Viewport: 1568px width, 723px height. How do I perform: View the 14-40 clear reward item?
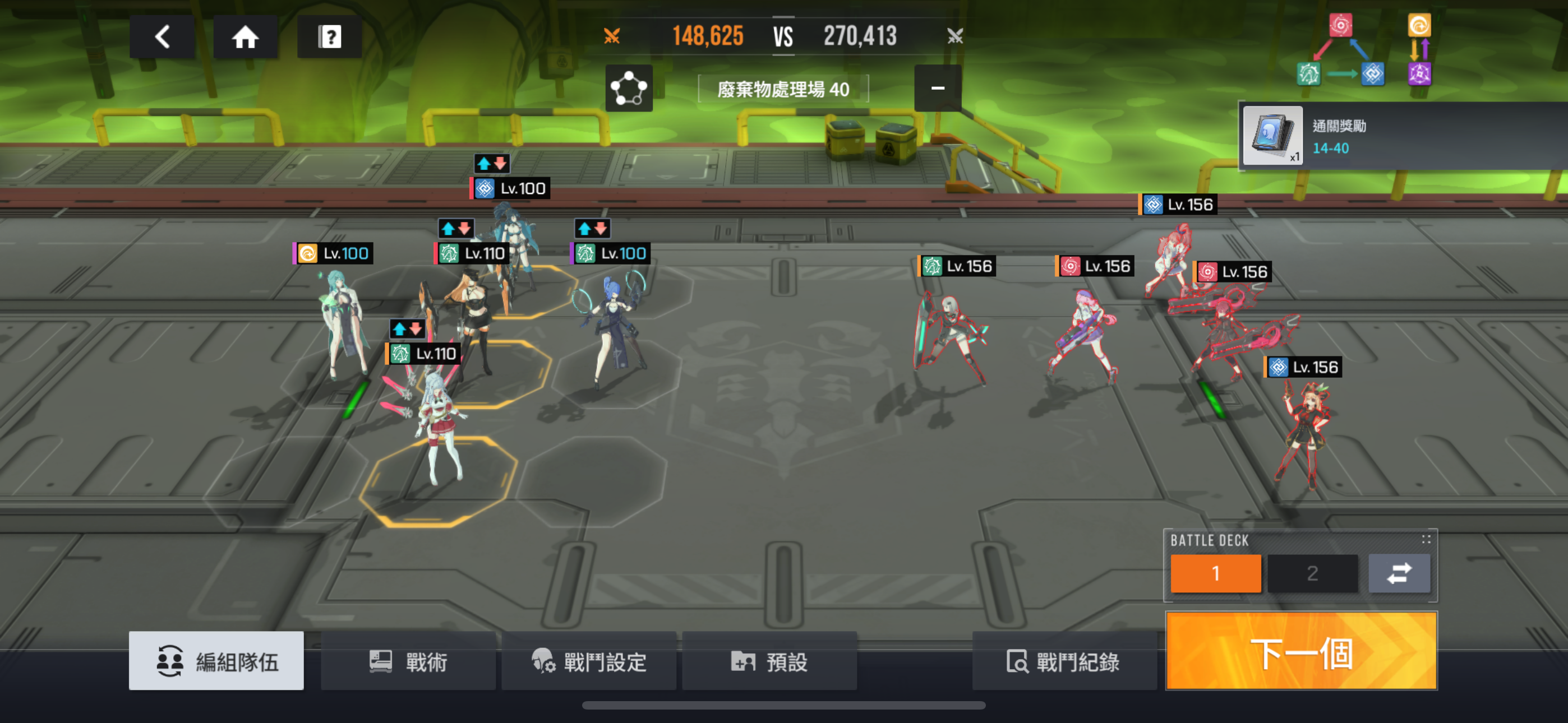click(x=1272, y=136)
